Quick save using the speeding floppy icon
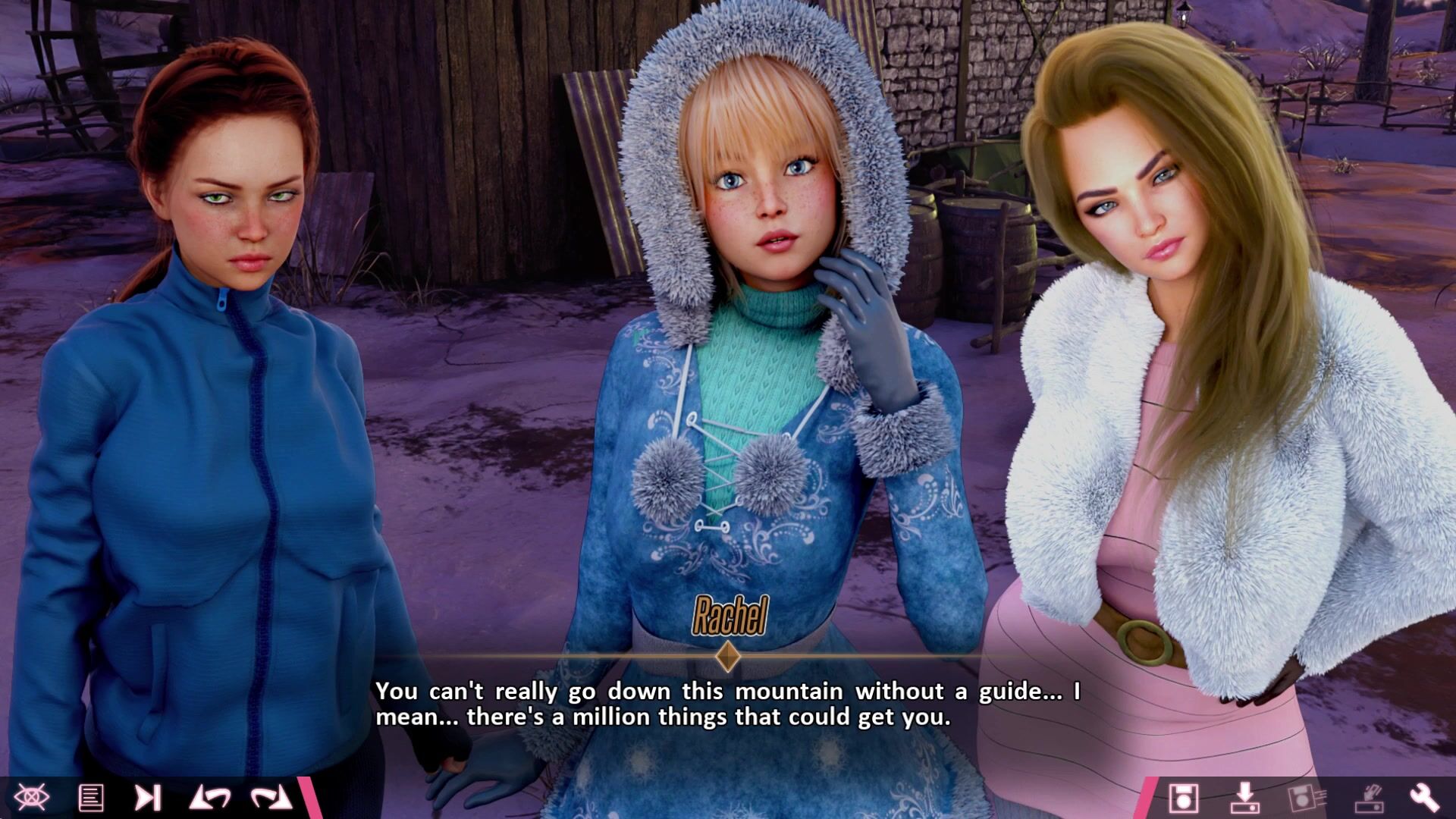 pos(1304,798)
